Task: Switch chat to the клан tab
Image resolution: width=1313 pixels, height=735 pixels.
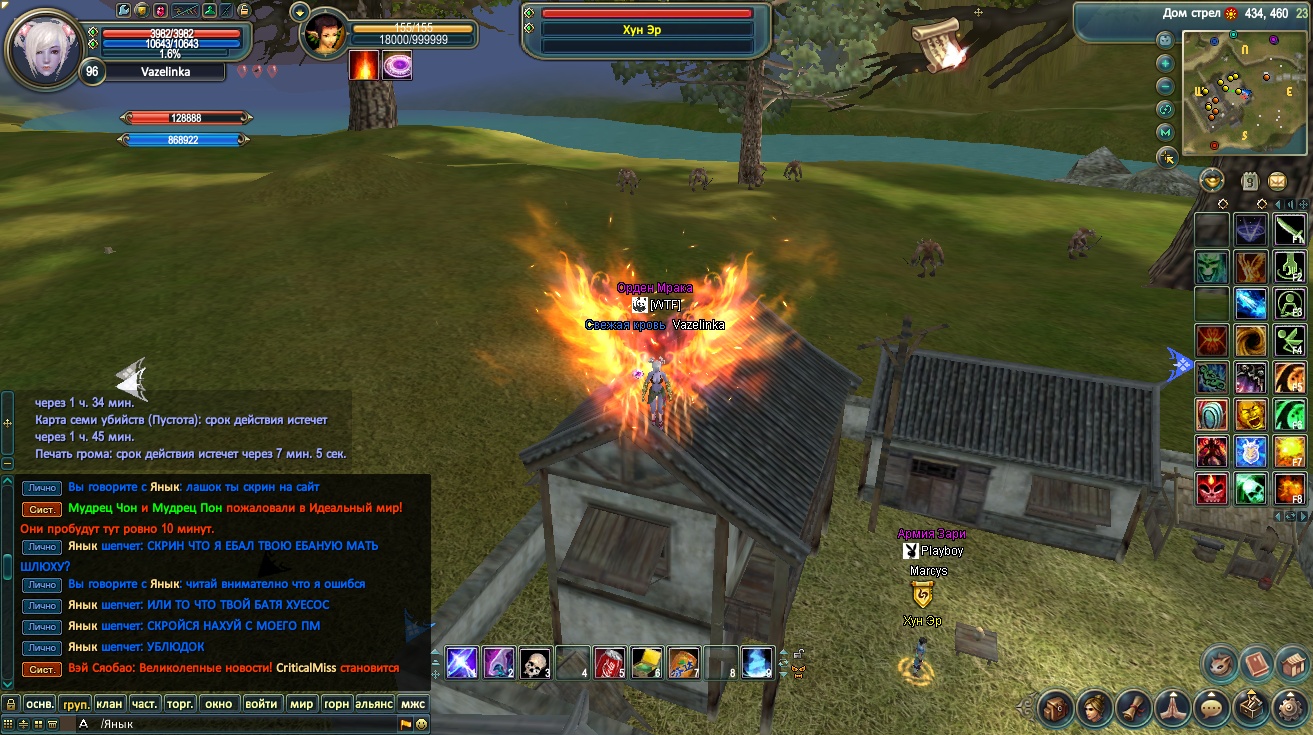Action: pos(109,703)
